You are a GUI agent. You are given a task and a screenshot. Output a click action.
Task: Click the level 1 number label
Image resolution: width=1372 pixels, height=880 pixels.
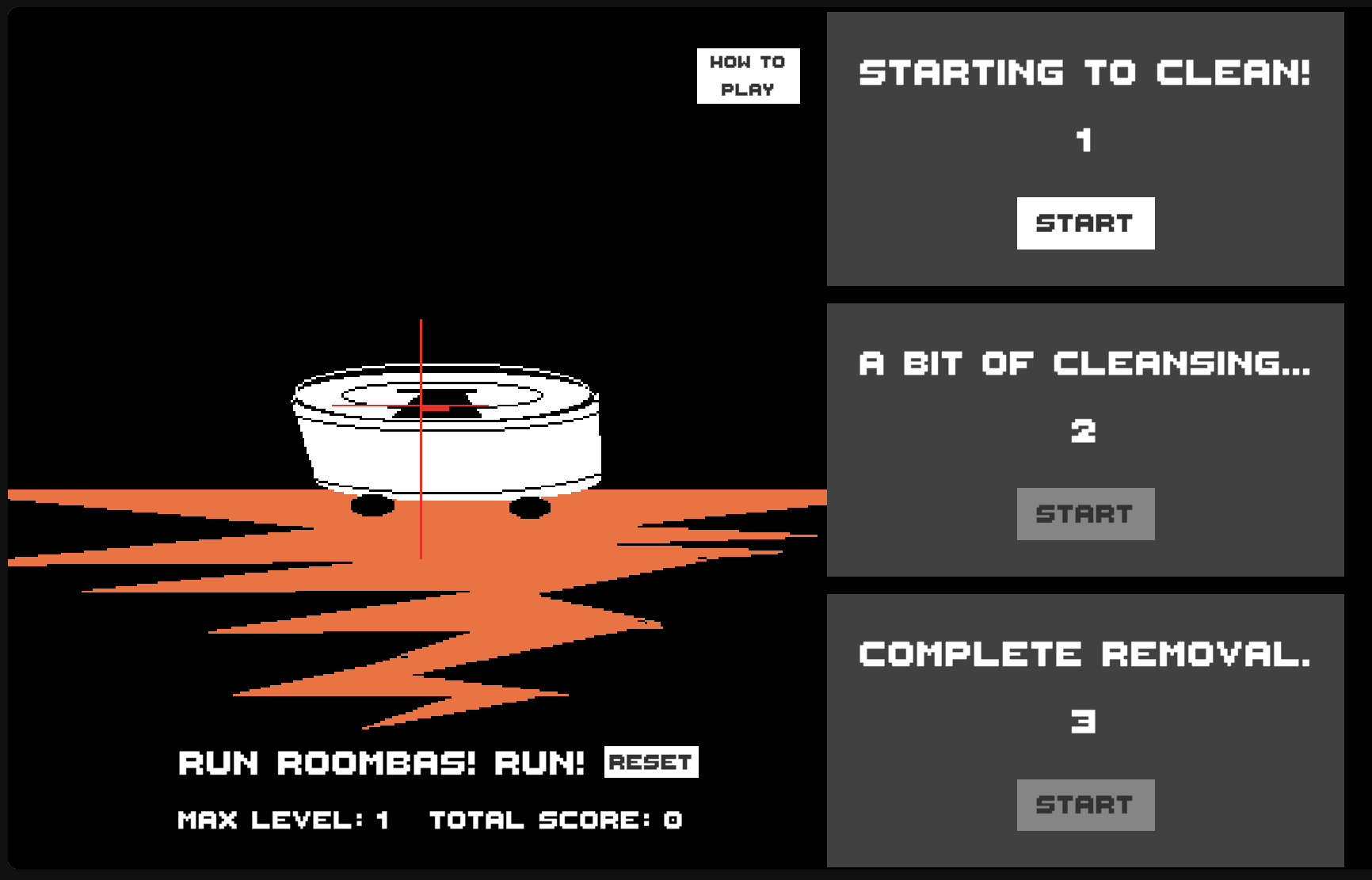[1085, 140]
